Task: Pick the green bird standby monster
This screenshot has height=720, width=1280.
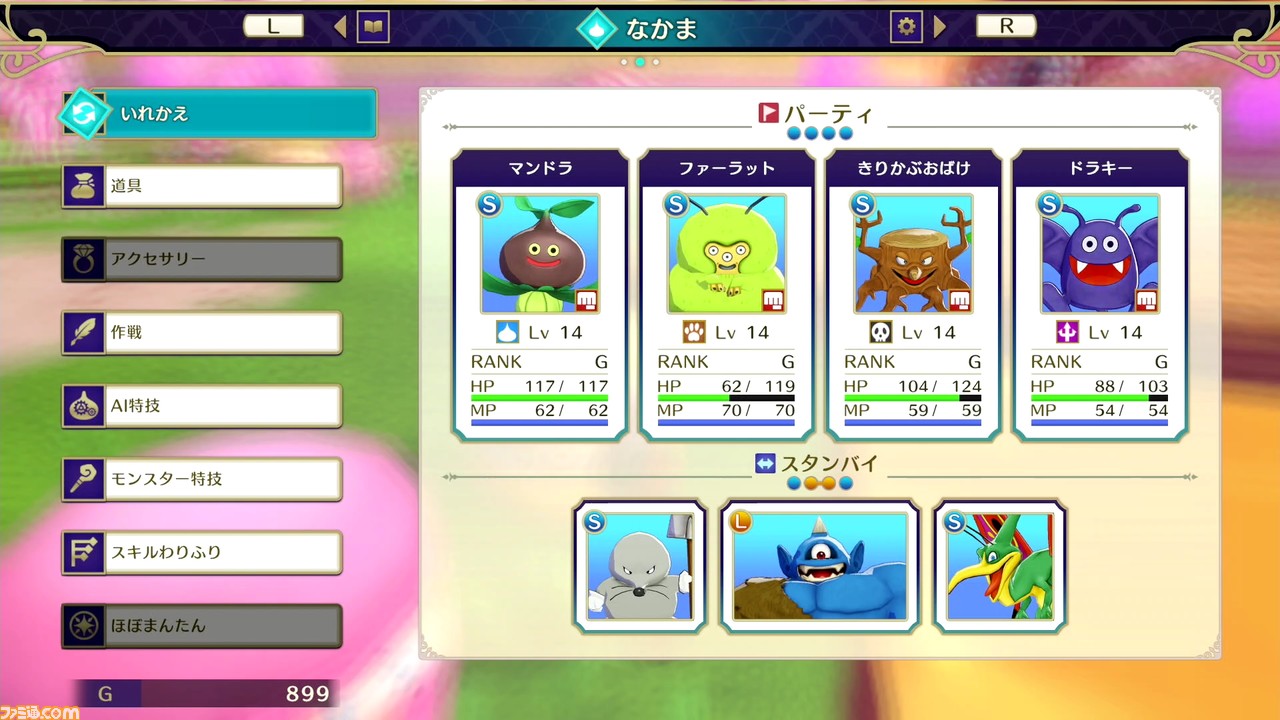Action: pyautogui.click(x=1000, y=567)
